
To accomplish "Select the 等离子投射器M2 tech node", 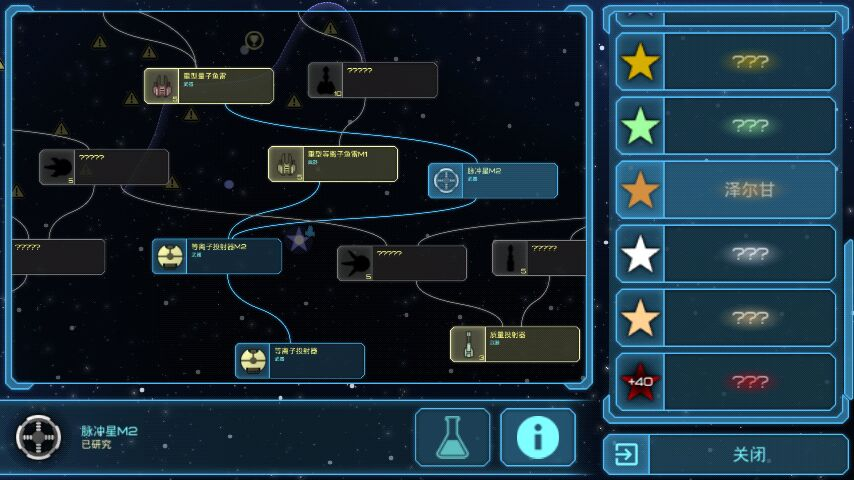I will point(217,256).
